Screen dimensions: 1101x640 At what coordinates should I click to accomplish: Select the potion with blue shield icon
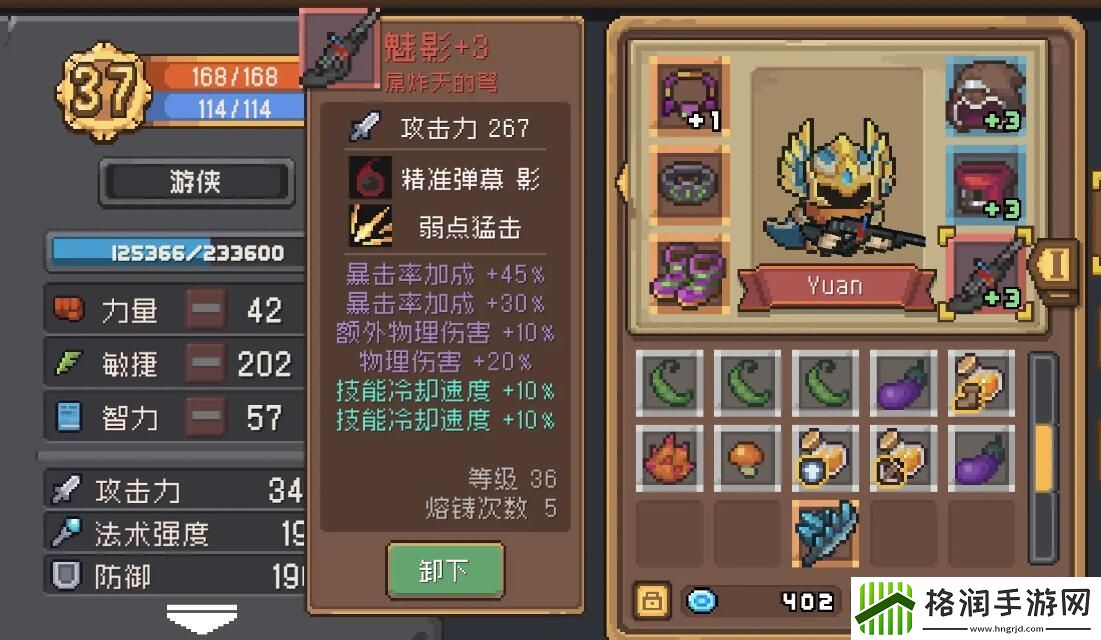[826, 460]
